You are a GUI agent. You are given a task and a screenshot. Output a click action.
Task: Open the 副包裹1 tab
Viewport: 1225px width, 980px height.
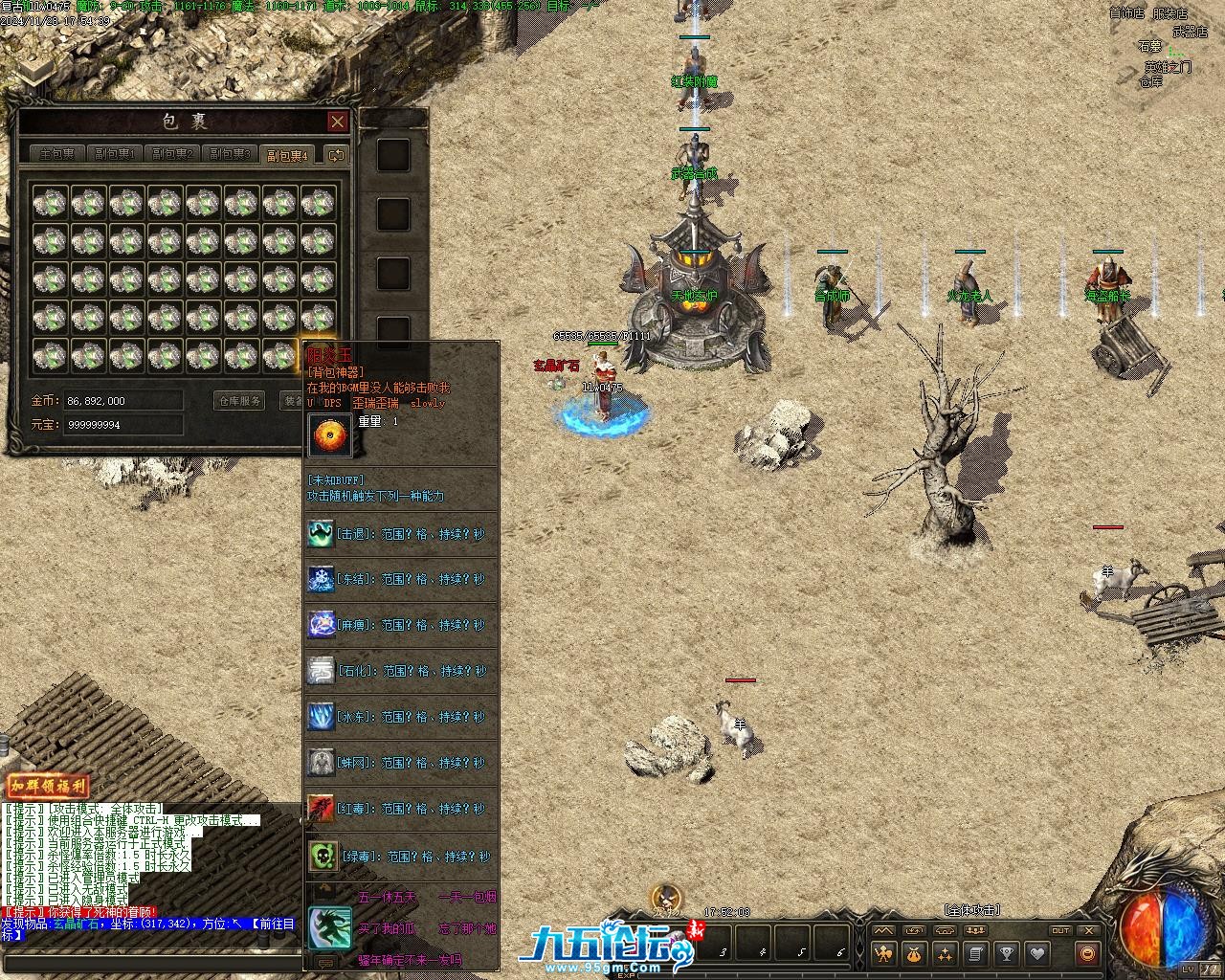[114, 154]
